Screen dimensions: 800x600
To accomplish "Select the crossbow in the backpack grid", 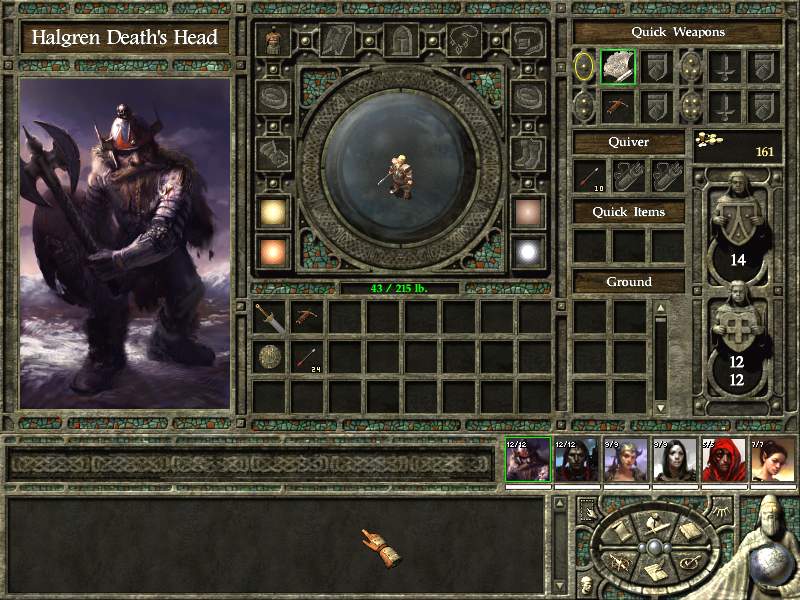I will (x=308, y=317).
